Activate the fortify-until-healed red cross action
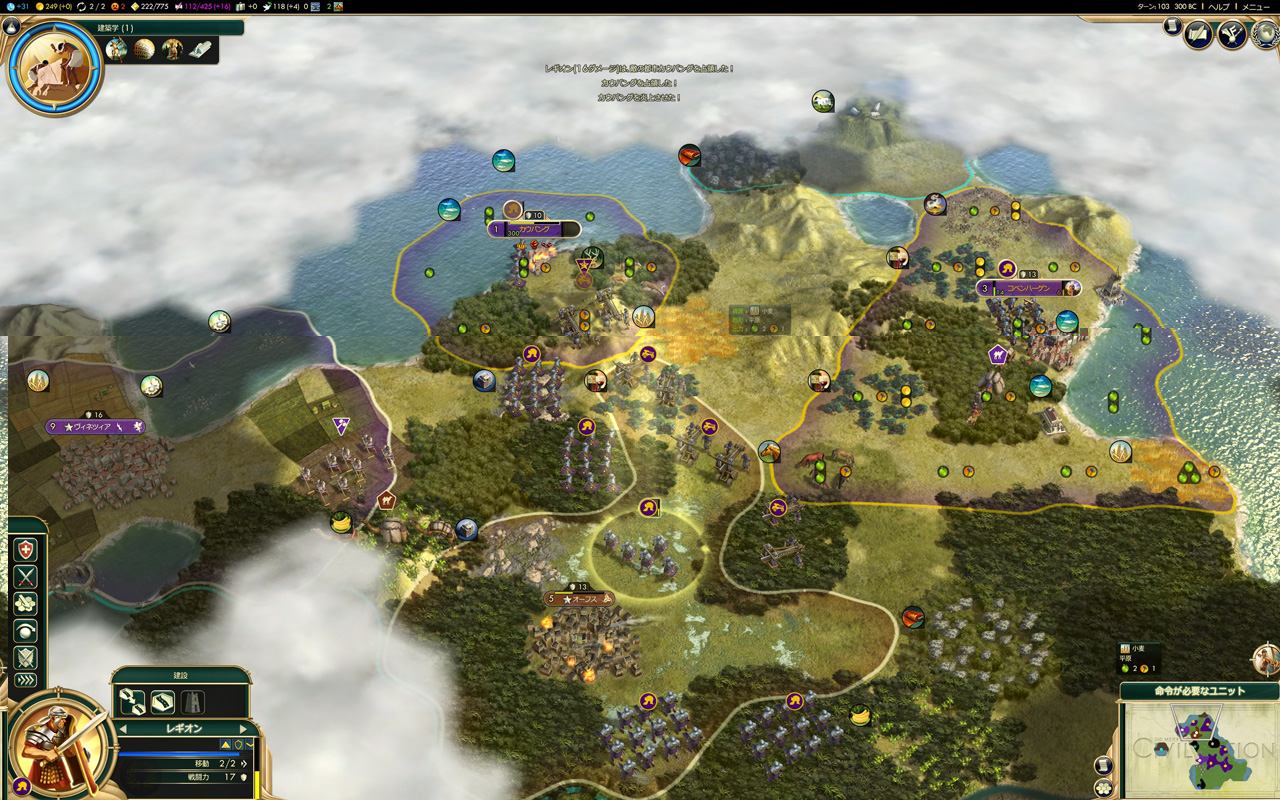The height and width of the screenshot is (800, 1280). (x=25, y=550)
